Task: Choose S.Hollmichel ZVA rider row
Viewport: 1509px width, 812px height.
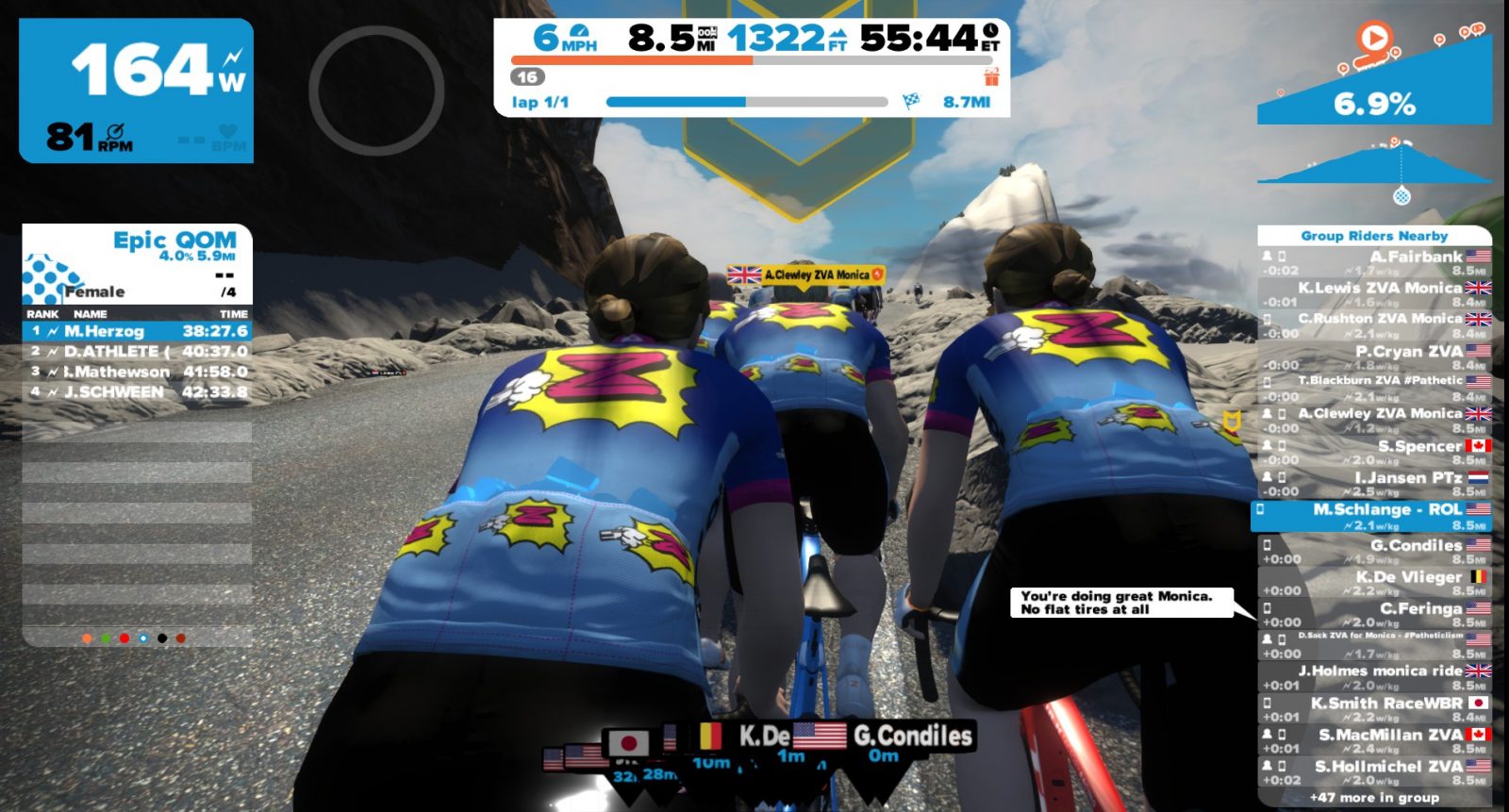Action: 1375,772
